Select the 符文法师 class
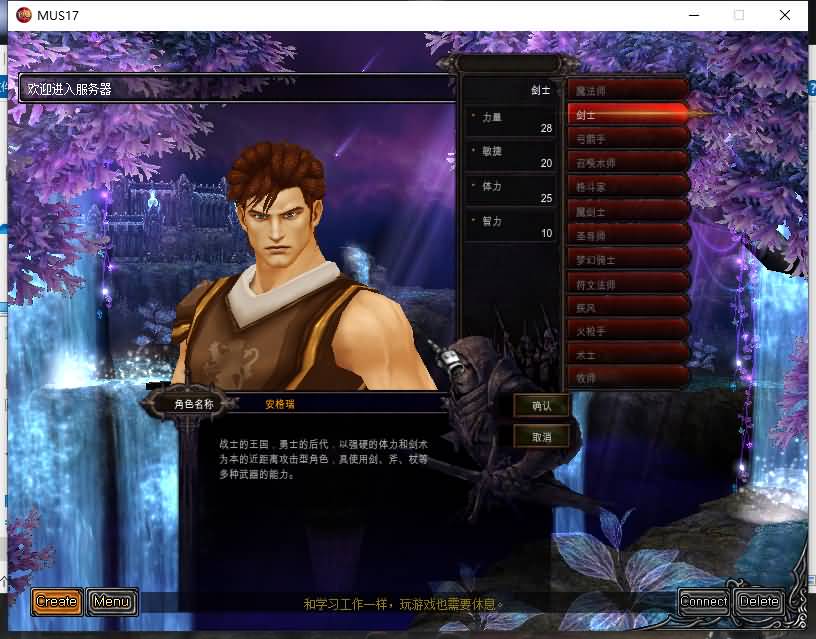This screenshot has height=639, width=816. (627, 284)
